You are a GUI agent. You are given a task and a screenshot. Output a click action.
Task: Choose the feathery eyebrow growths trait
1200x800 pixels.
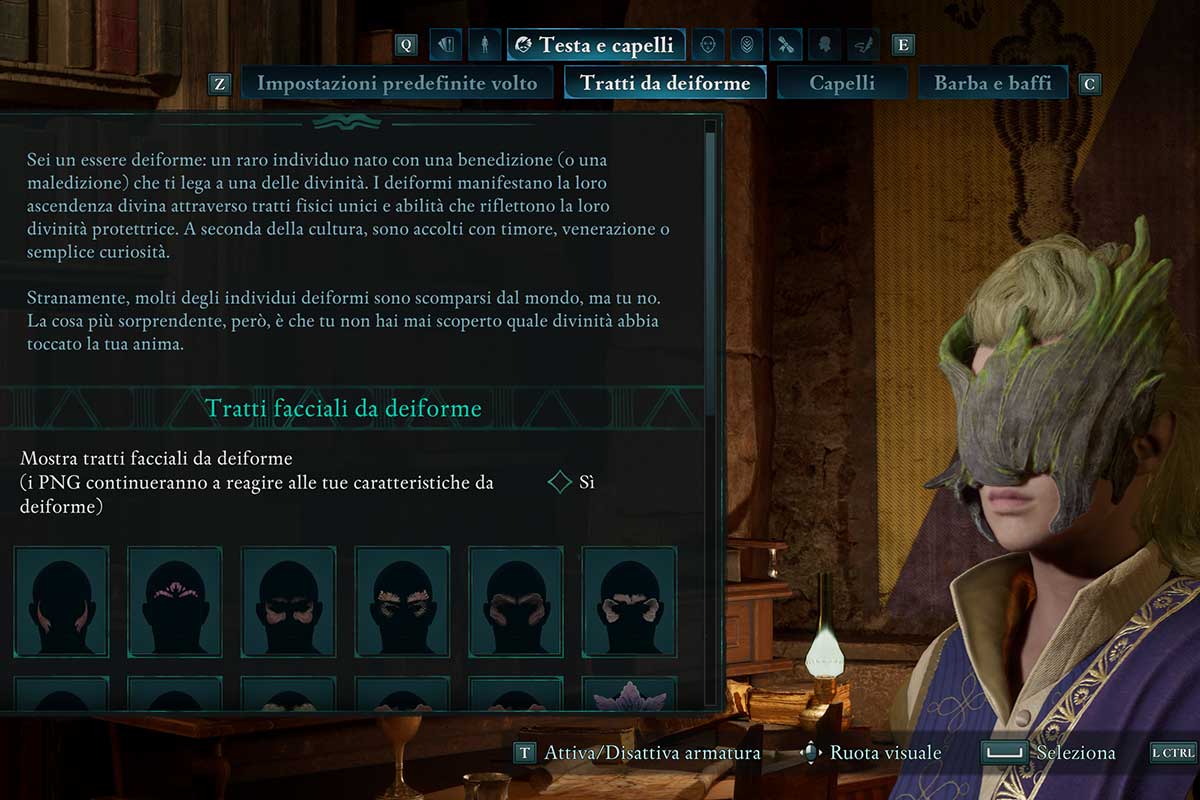402,601
